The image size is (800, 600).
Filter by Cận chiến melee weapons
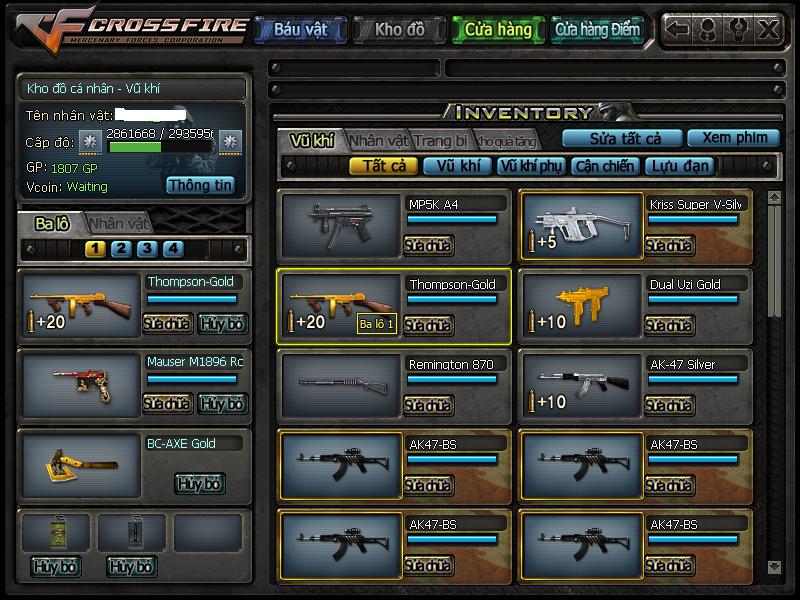click(605, 166)
